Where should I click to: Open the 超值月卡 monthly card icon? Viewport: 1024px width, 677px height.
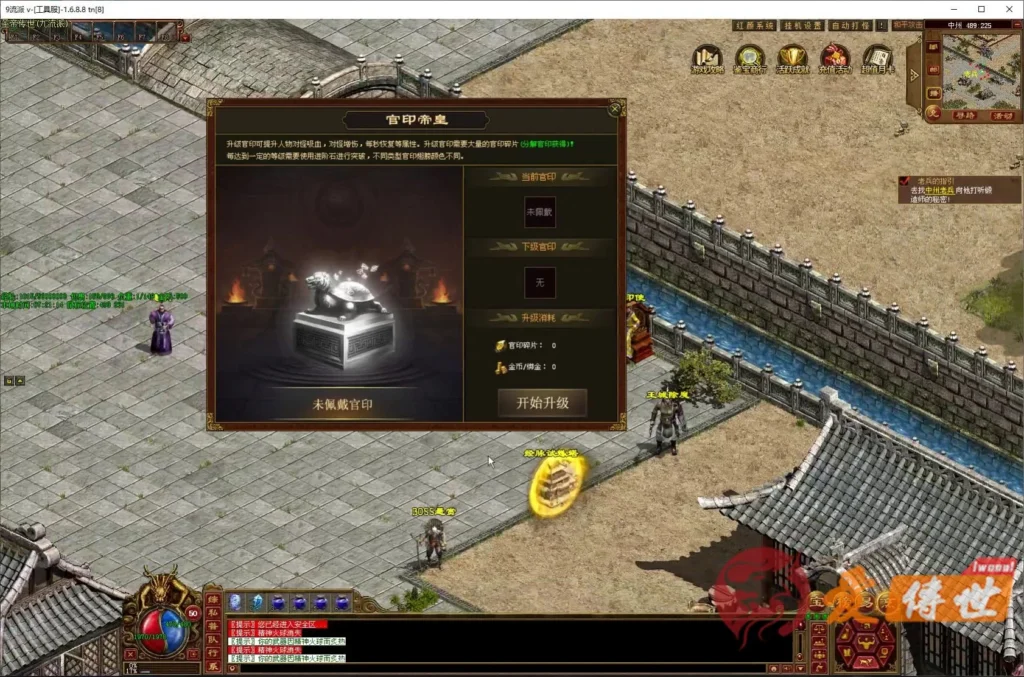coord(877,58)
